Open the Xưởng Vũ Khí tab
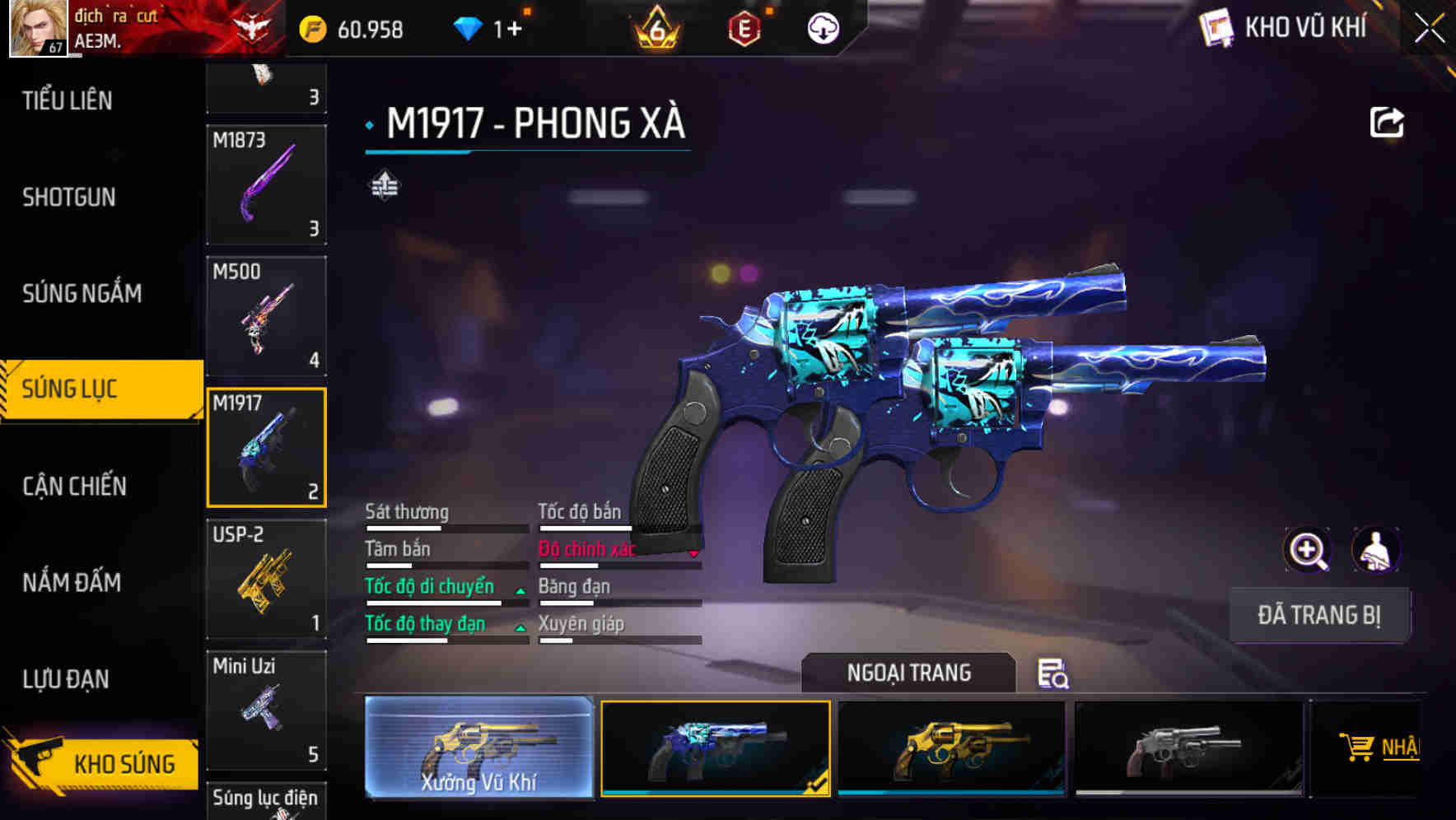Viewport: 1456px width, 820px height. [480, 749]
